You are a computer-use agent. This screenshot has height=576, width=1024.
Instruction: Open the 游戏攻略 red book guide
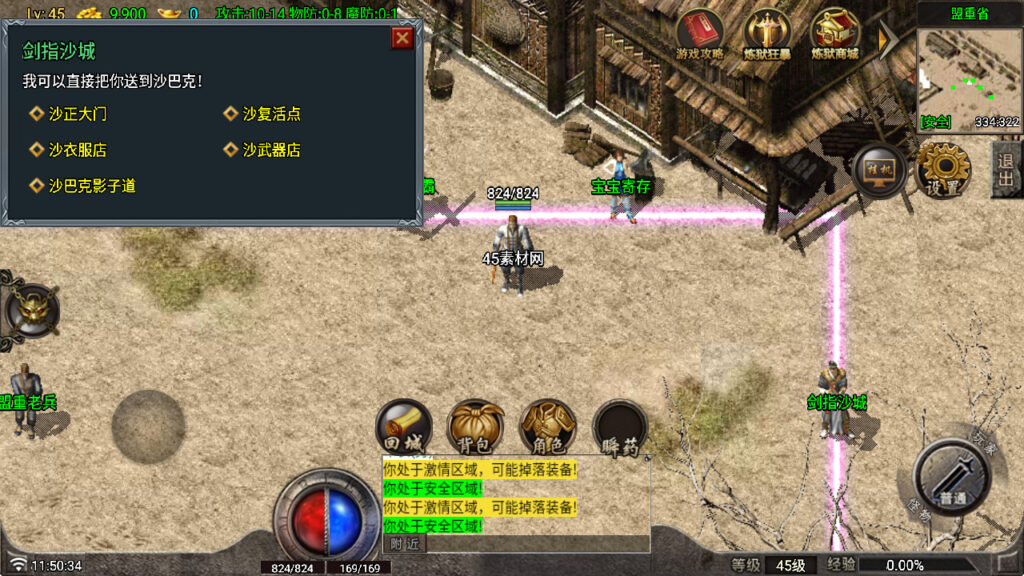[700, 34]
